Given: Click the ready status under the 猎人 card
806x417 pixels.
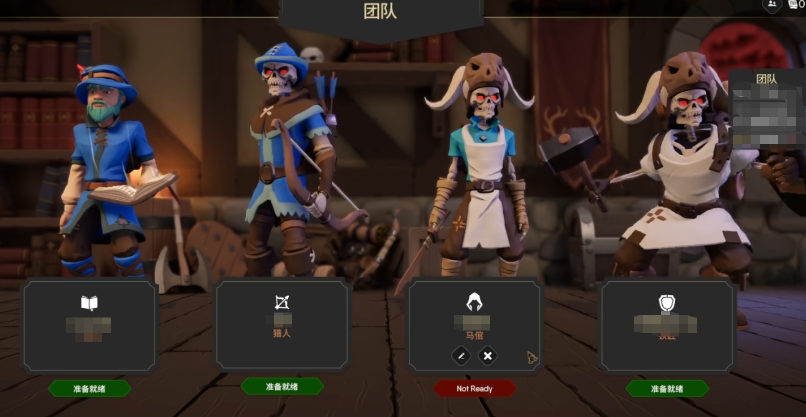Looking at the screenshot, I should pos(282,386).
